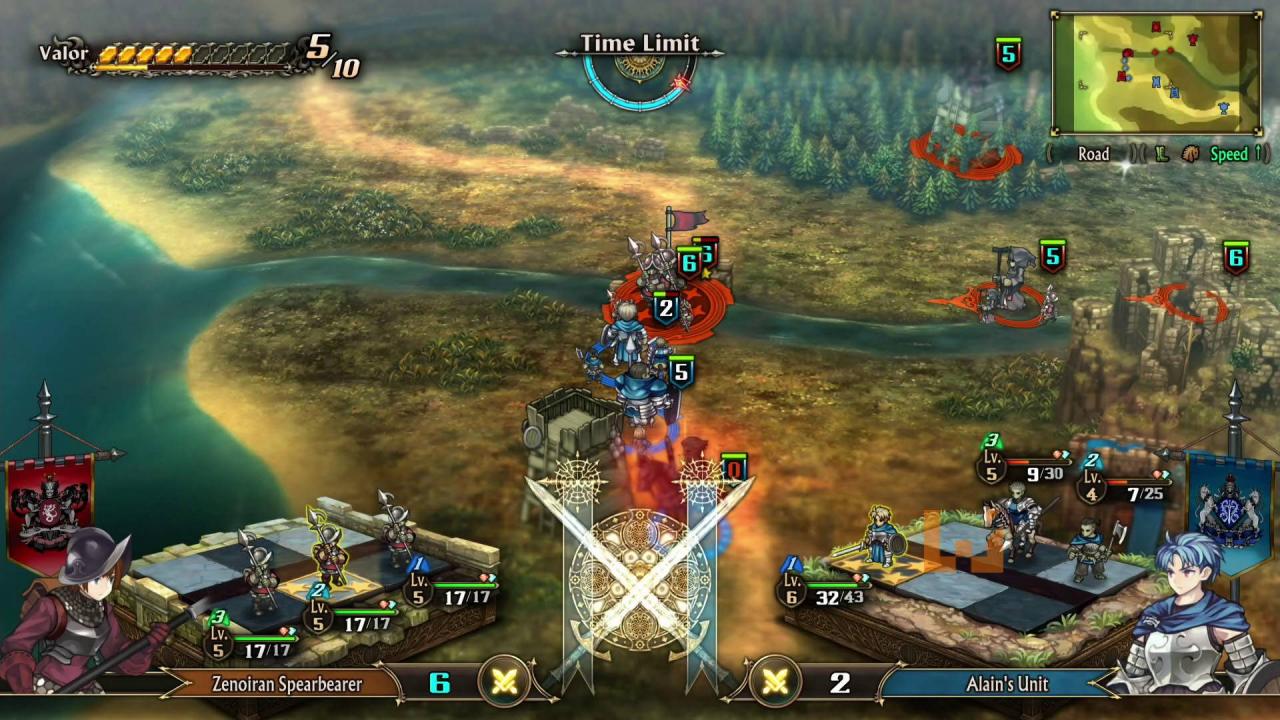Toggle the Speed setting below the minimap
Screen dimensions: 1280x720
point(1228,154)
